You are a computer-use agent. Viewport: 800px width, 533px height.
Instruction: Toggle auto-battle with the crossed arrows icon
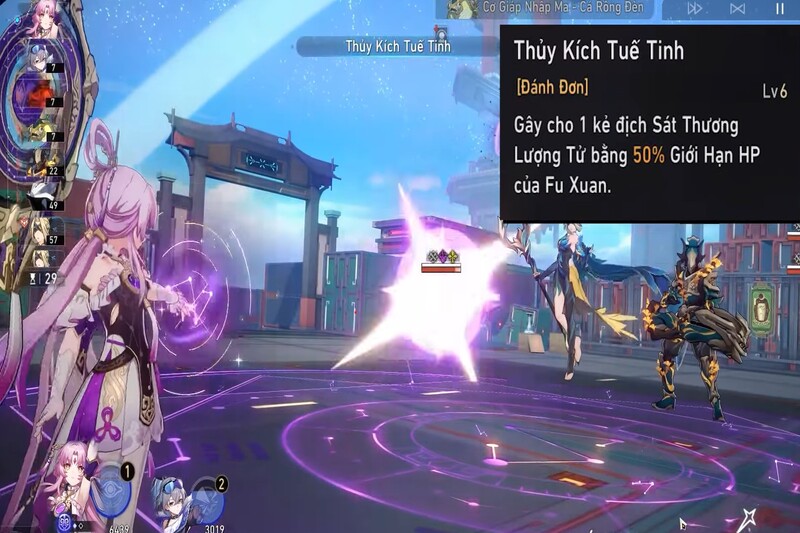pos(738,8)
